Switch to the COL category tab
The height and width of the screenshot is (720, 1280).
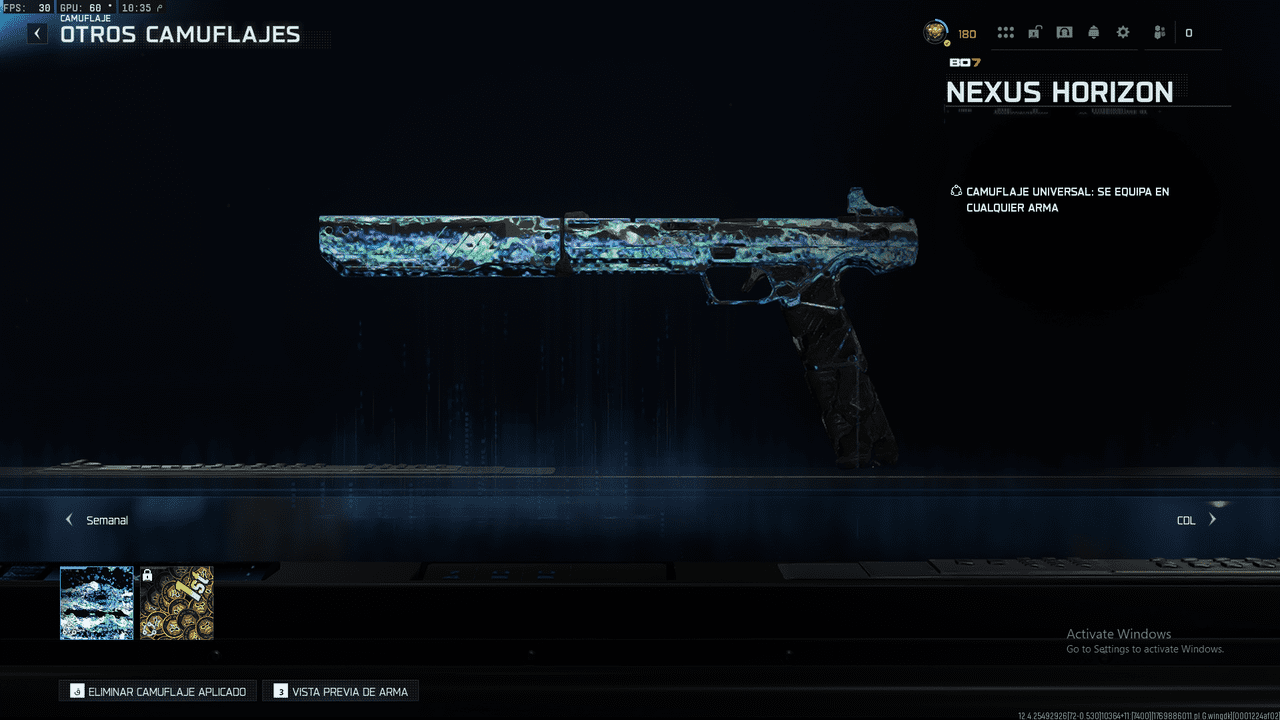point(1186,519)
